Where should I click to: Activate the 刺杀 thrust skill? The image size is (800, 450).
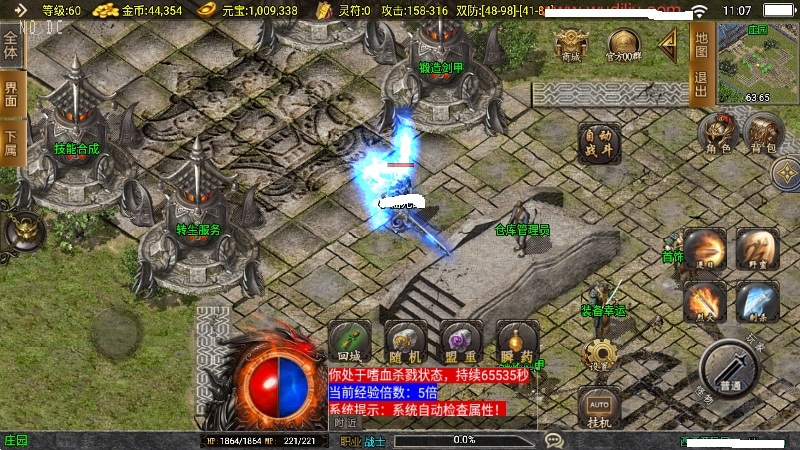tap(757, 300)
